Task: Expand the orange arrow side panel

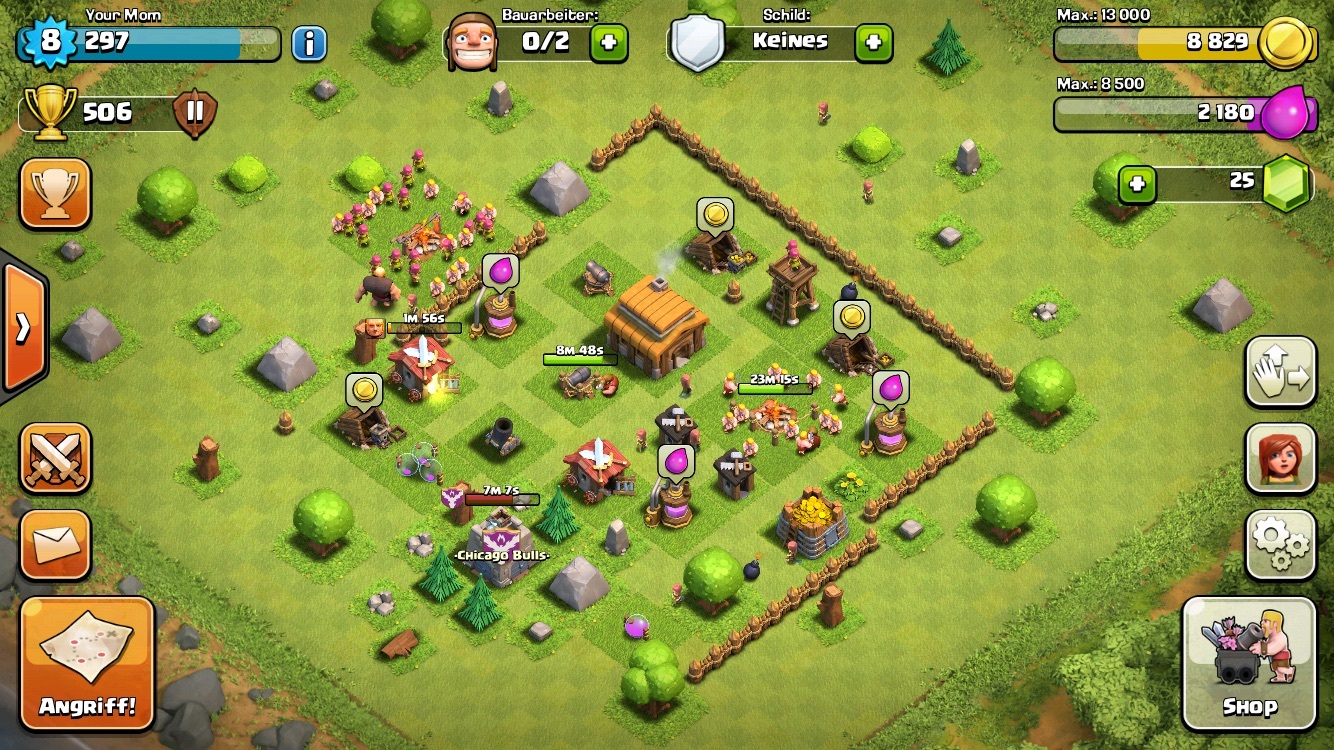Action: pyautogui.click(x=22, y=328)
